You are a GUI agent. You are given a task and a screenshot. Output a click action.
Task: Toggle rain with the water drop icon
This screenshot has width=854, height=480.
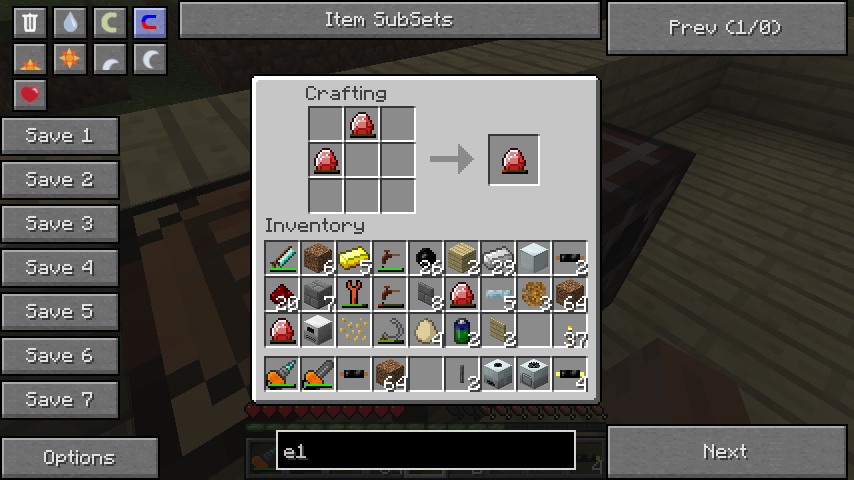point(69,23)
